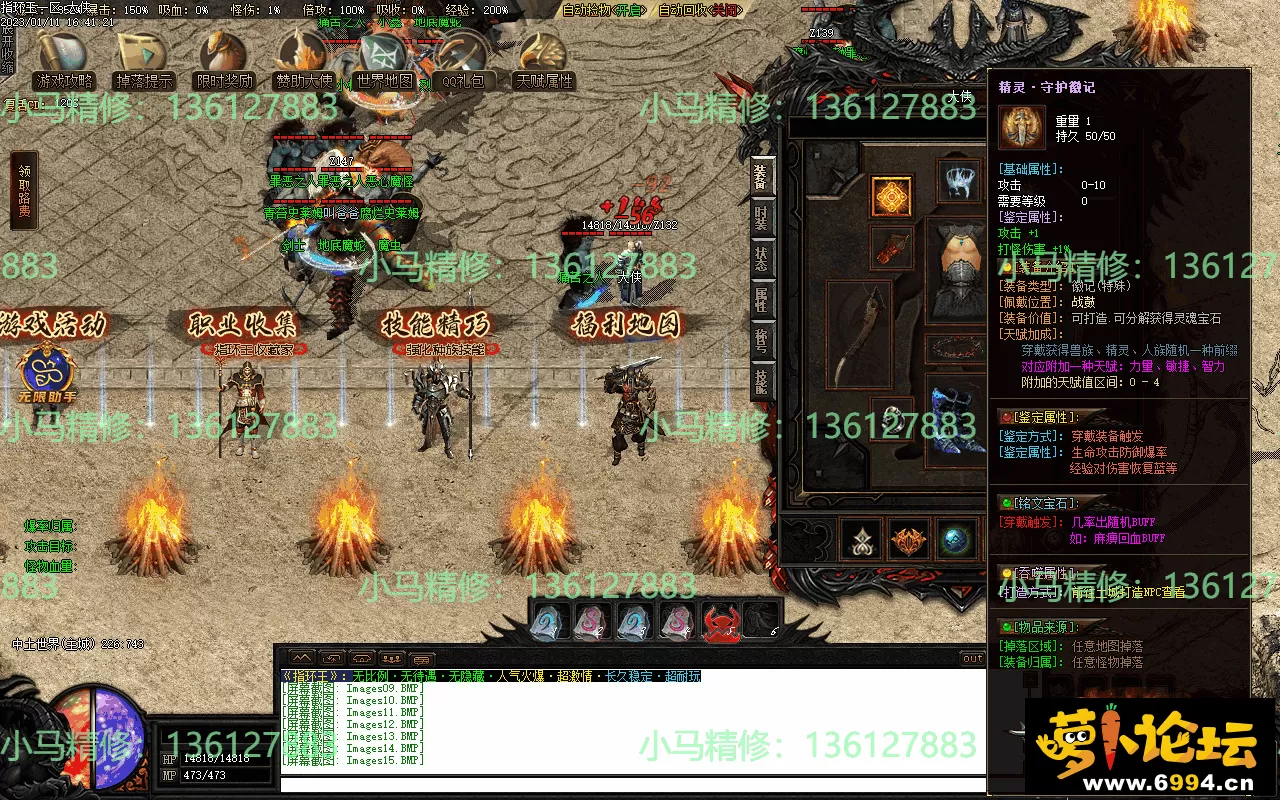Switch to the 时装 fashion tab
This screenshot has width=1280, height=800.
coord(762,216)
